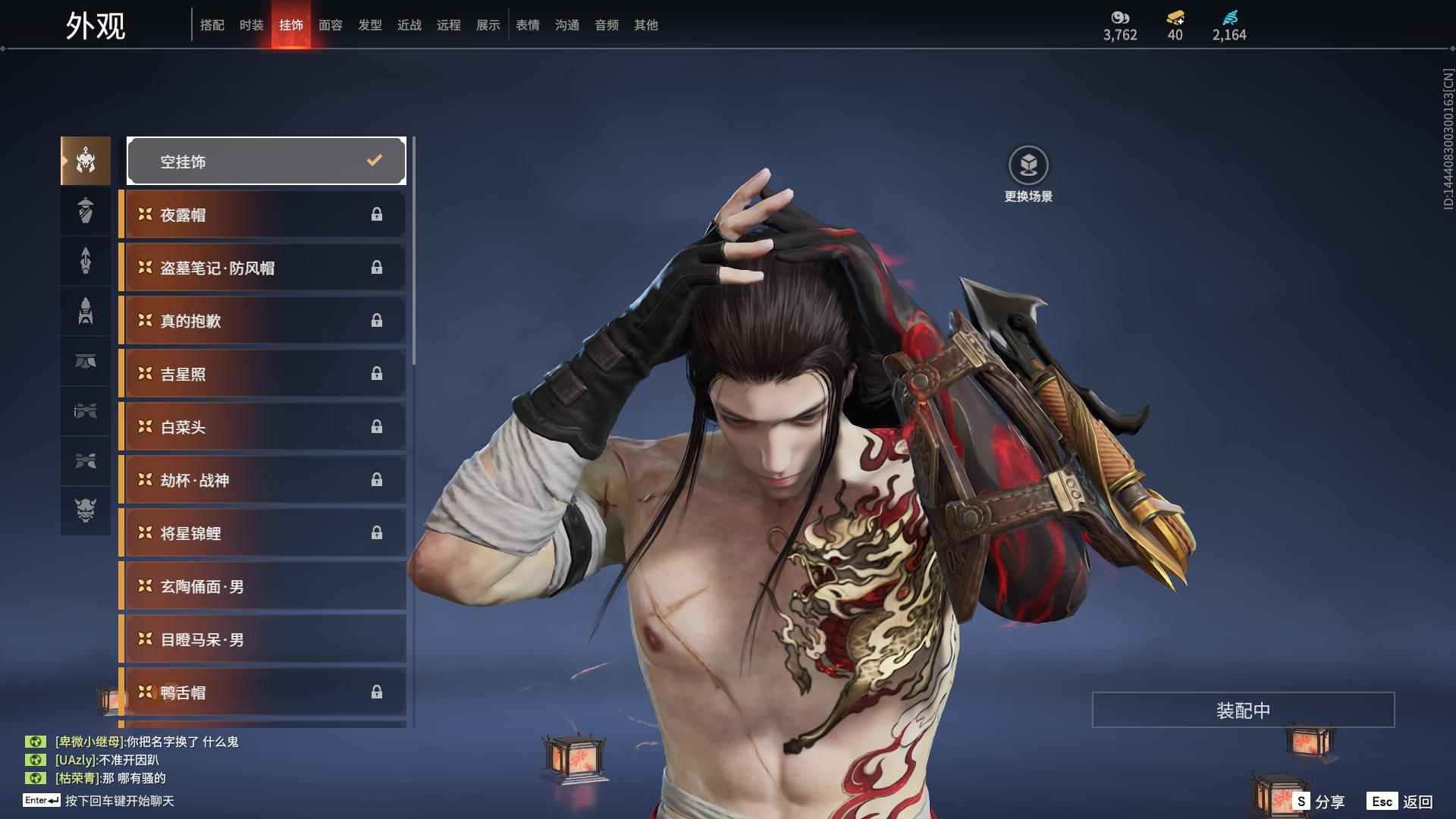Click the coin currency icon showing 3,762
Viewport: 1456px width, 819px height.
coord(1120,18)
